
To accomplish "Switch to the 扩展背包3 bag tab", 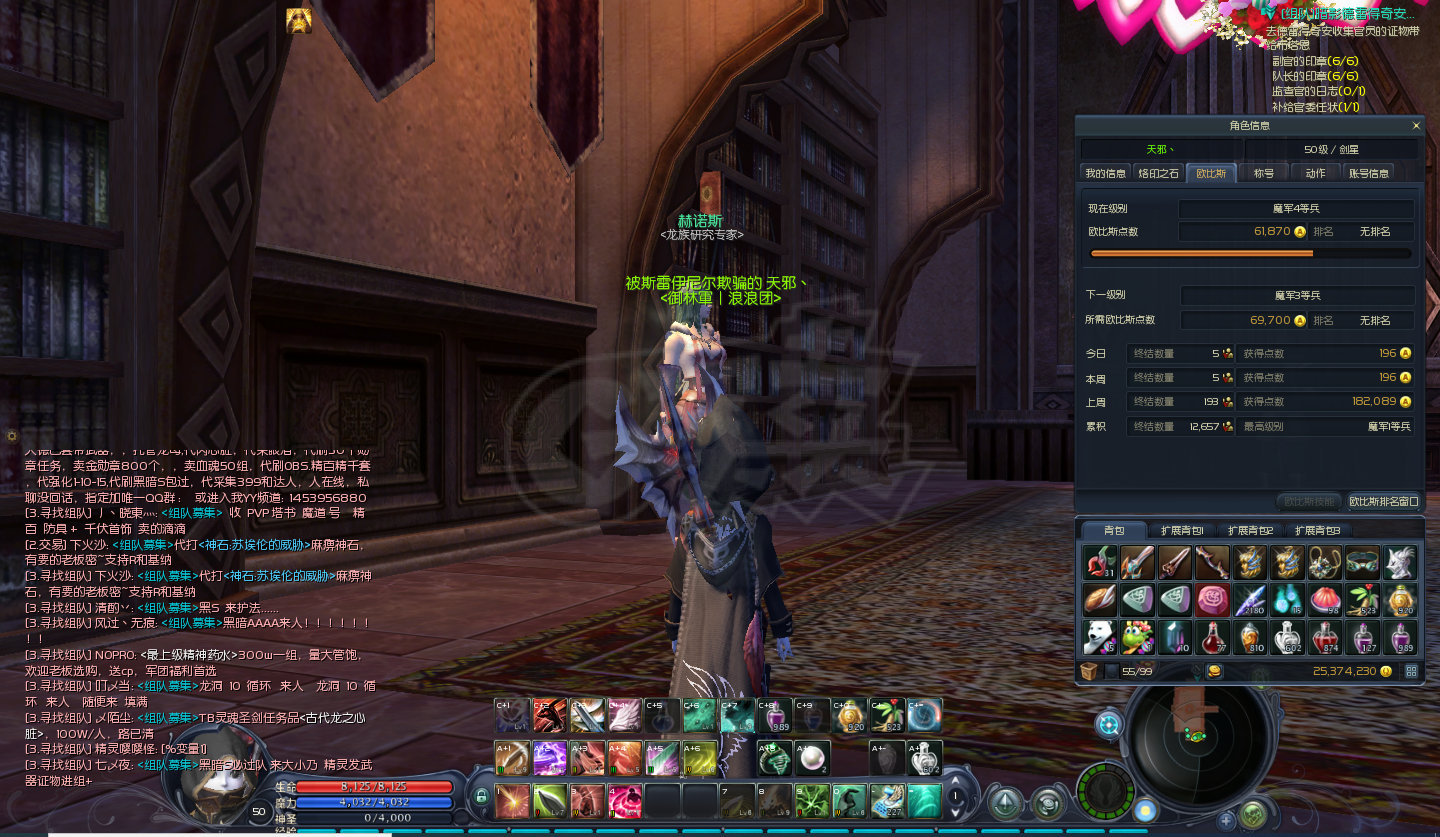I will (x=1317, y=530).
